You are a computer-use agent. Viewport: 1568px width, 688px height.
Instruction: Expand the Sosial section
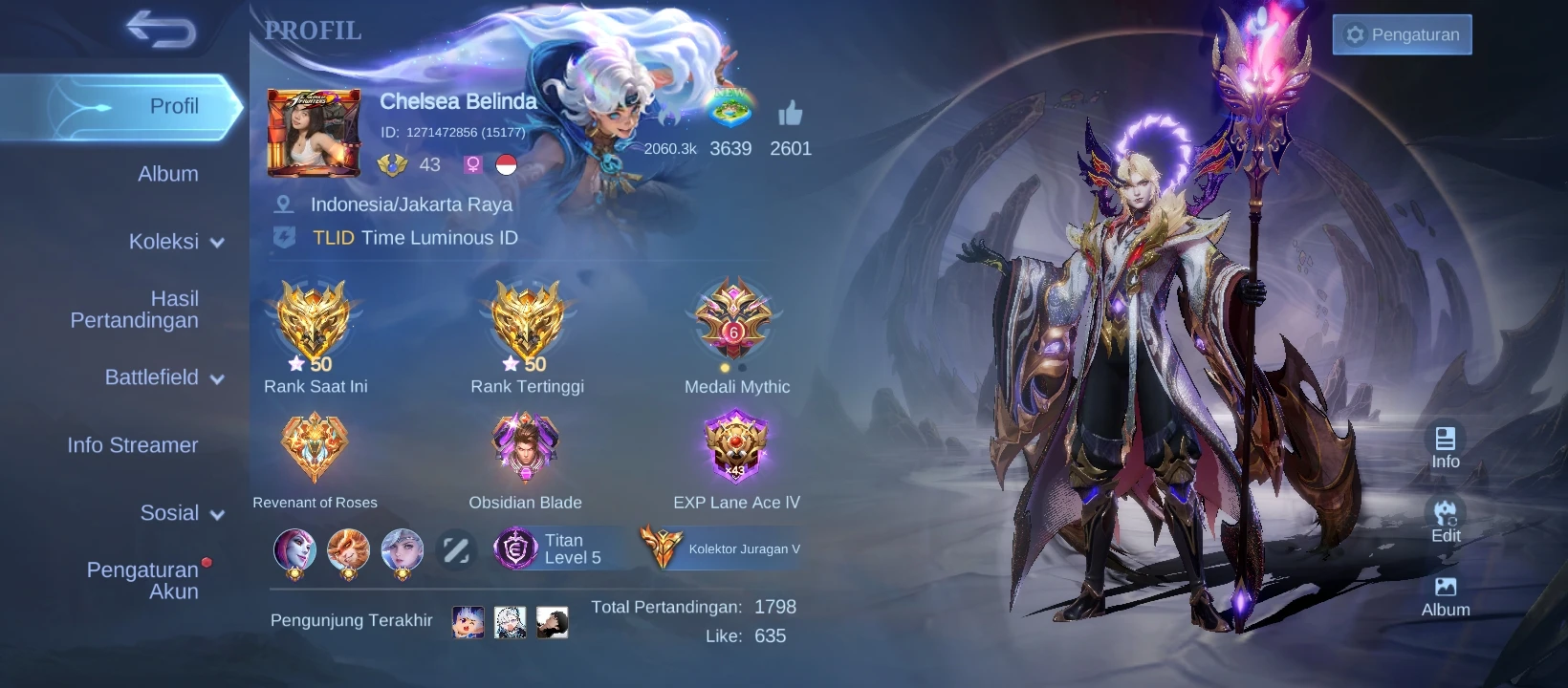point(182,513)
